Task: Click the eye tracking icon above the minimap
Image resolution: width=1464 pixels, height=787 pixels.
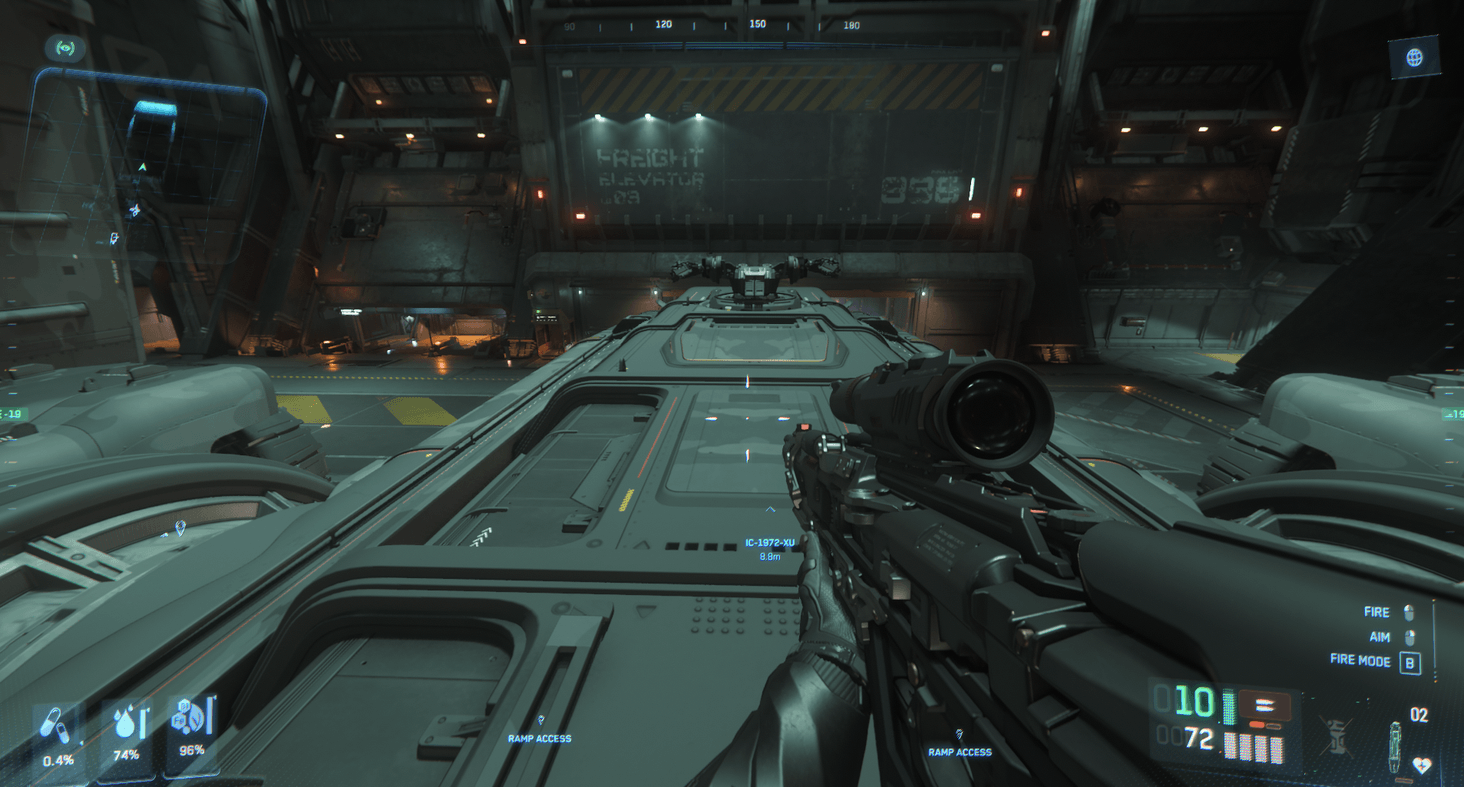Action: click(67, 47)
